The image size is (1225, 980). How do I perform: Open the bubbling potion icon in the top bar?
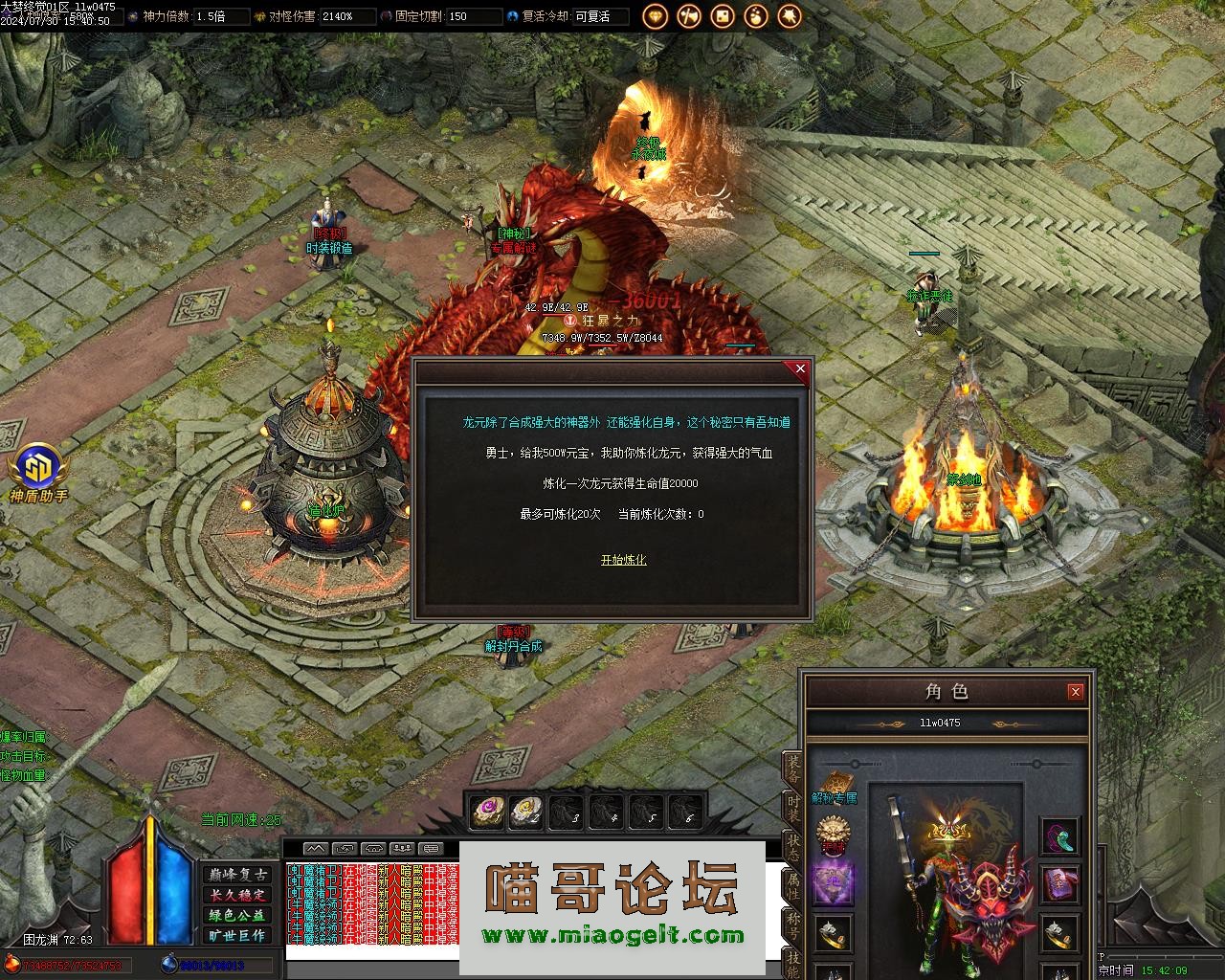point(756,16)
